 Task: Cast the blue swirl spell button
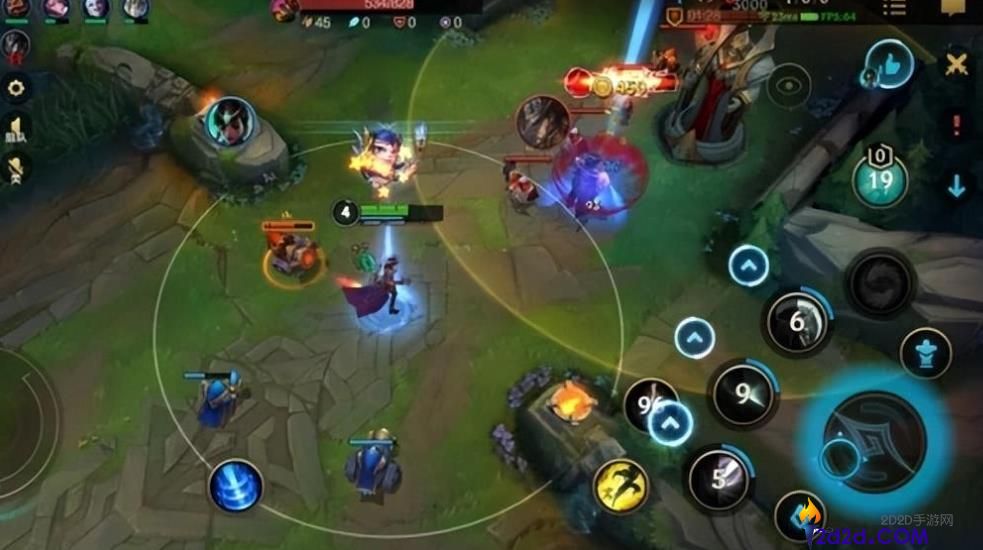coord(236,487)
